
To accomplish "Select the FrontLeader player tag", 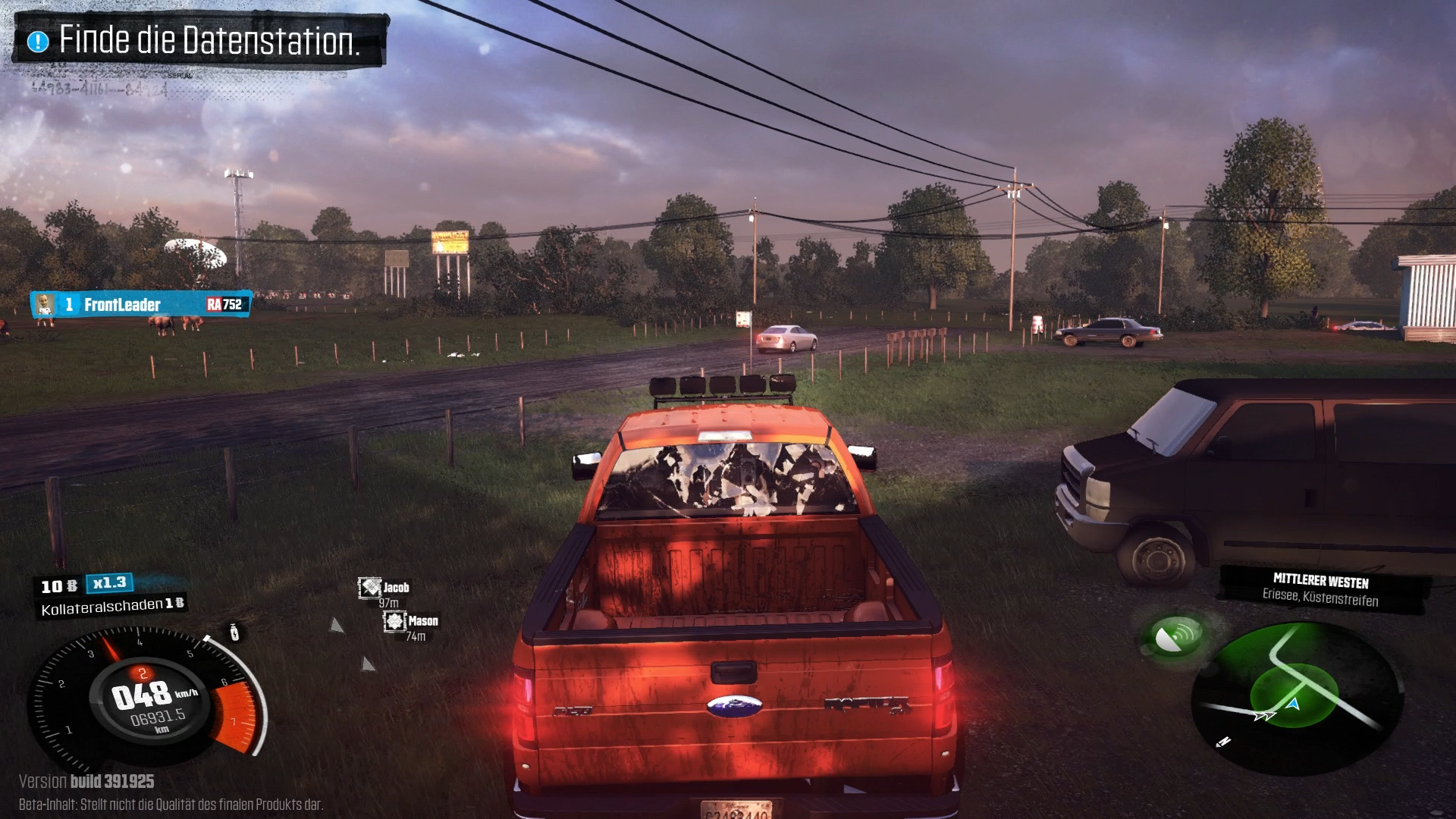I will pyautogui.click(x=141, y=305).
